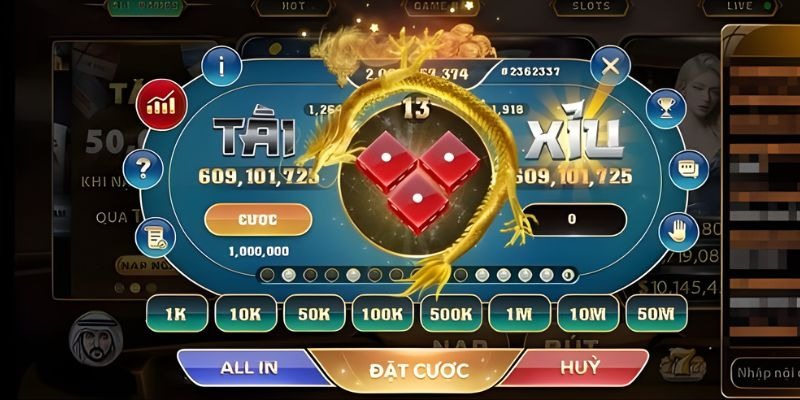The width and height of the screenshot is (800, 400).
Task: Open the info button
Action: [219, 66]
